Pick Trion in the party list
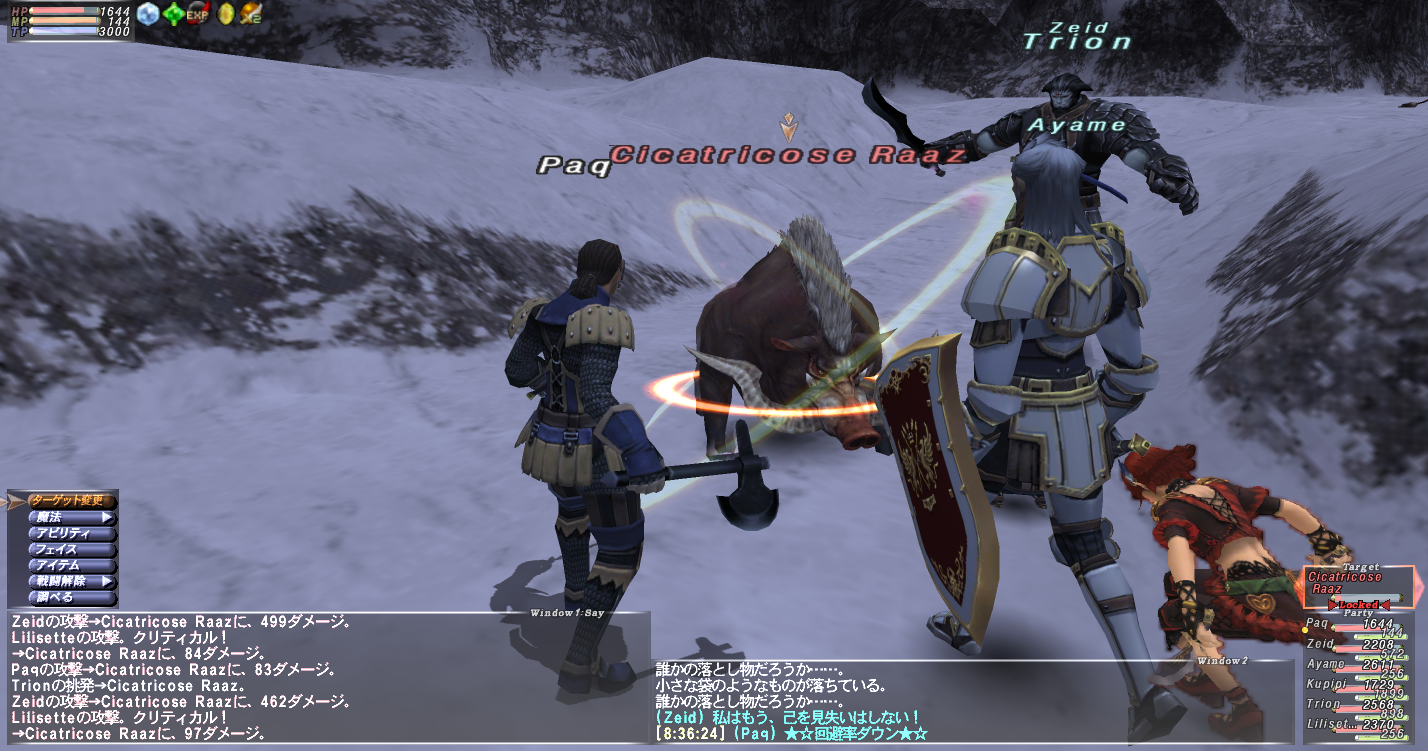 [1355, 704]
